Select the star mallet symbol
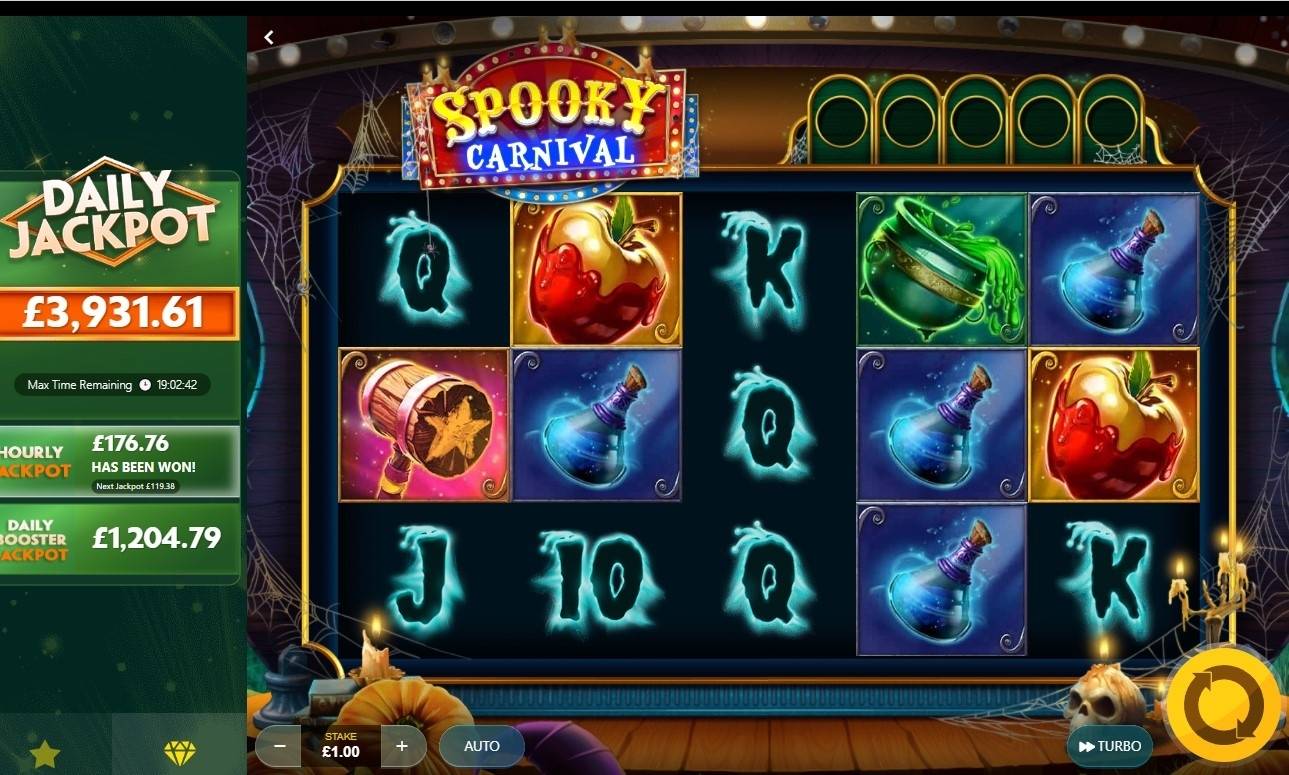The image size is (1289, 775). 422,423
